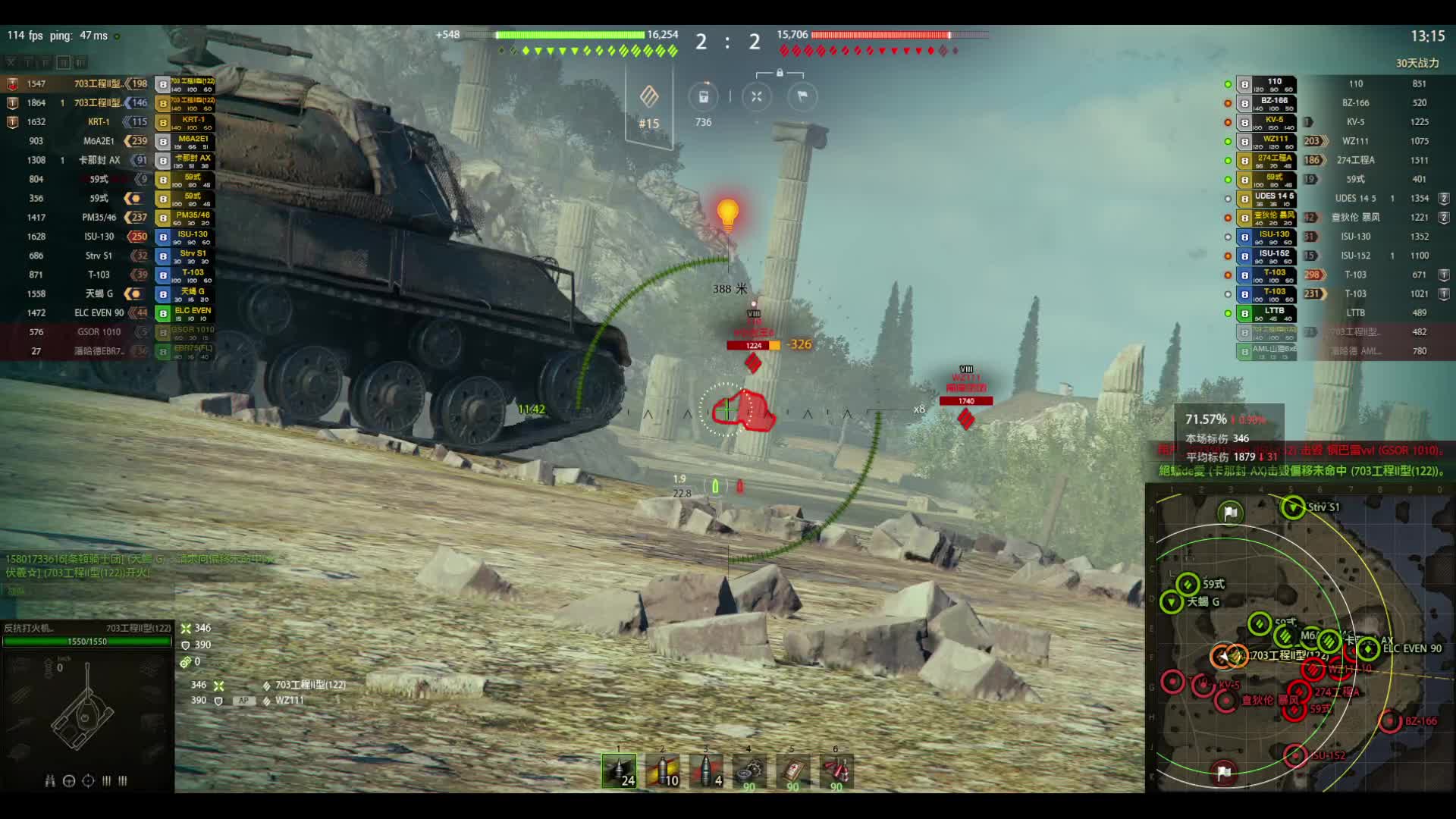The height and width of the screenshot is (819, 1456).
Task: Select the KV-5 row in enemy team list
Action: click(x=1355, y=122)
